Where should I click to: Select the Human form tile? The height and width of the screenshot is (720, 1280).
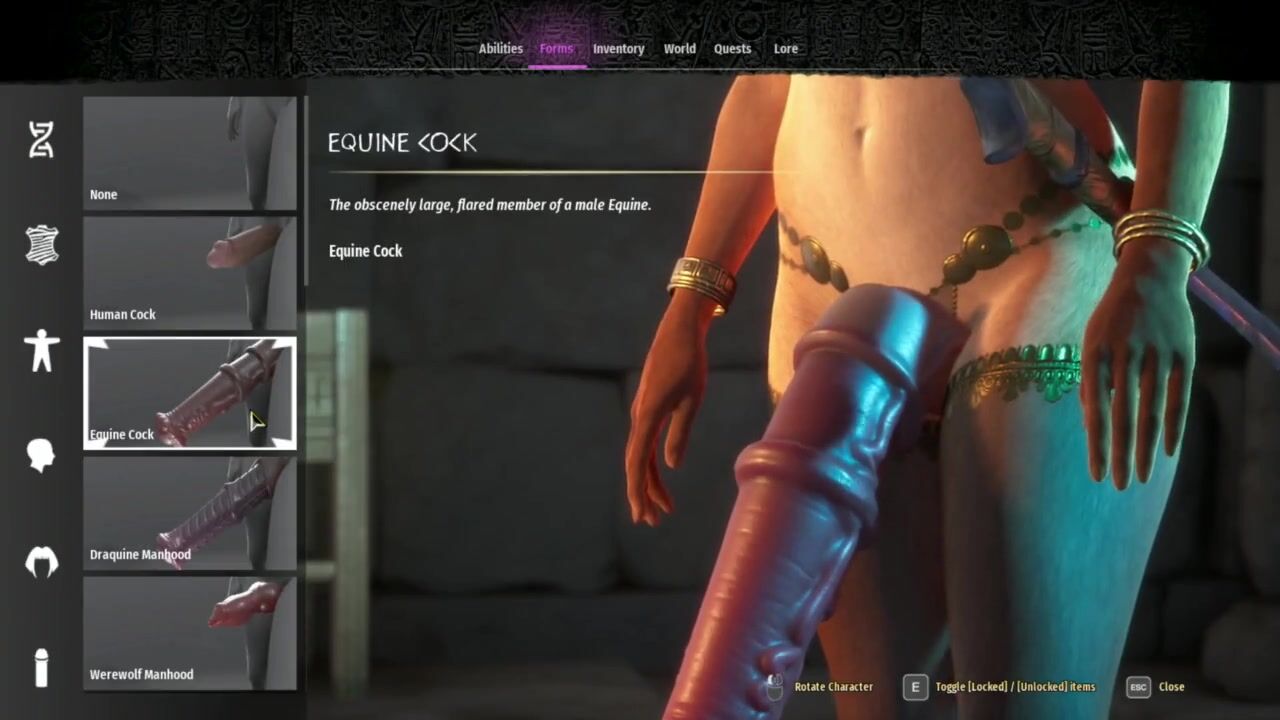(x=190, y=273)
